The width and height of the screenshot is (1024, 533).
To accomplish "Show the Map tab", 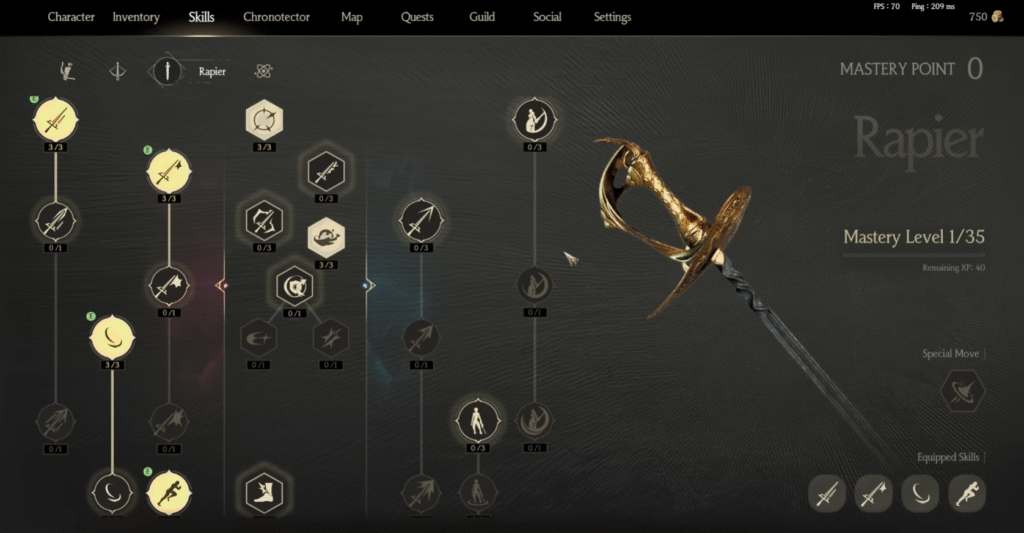I will point(351,17).
